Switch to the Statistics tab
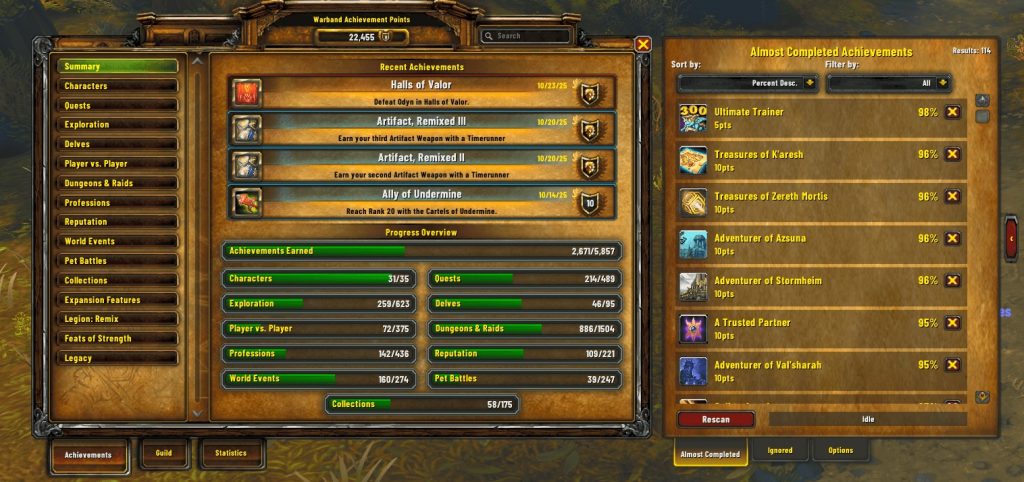1024x482 pixels. point(231,453)
